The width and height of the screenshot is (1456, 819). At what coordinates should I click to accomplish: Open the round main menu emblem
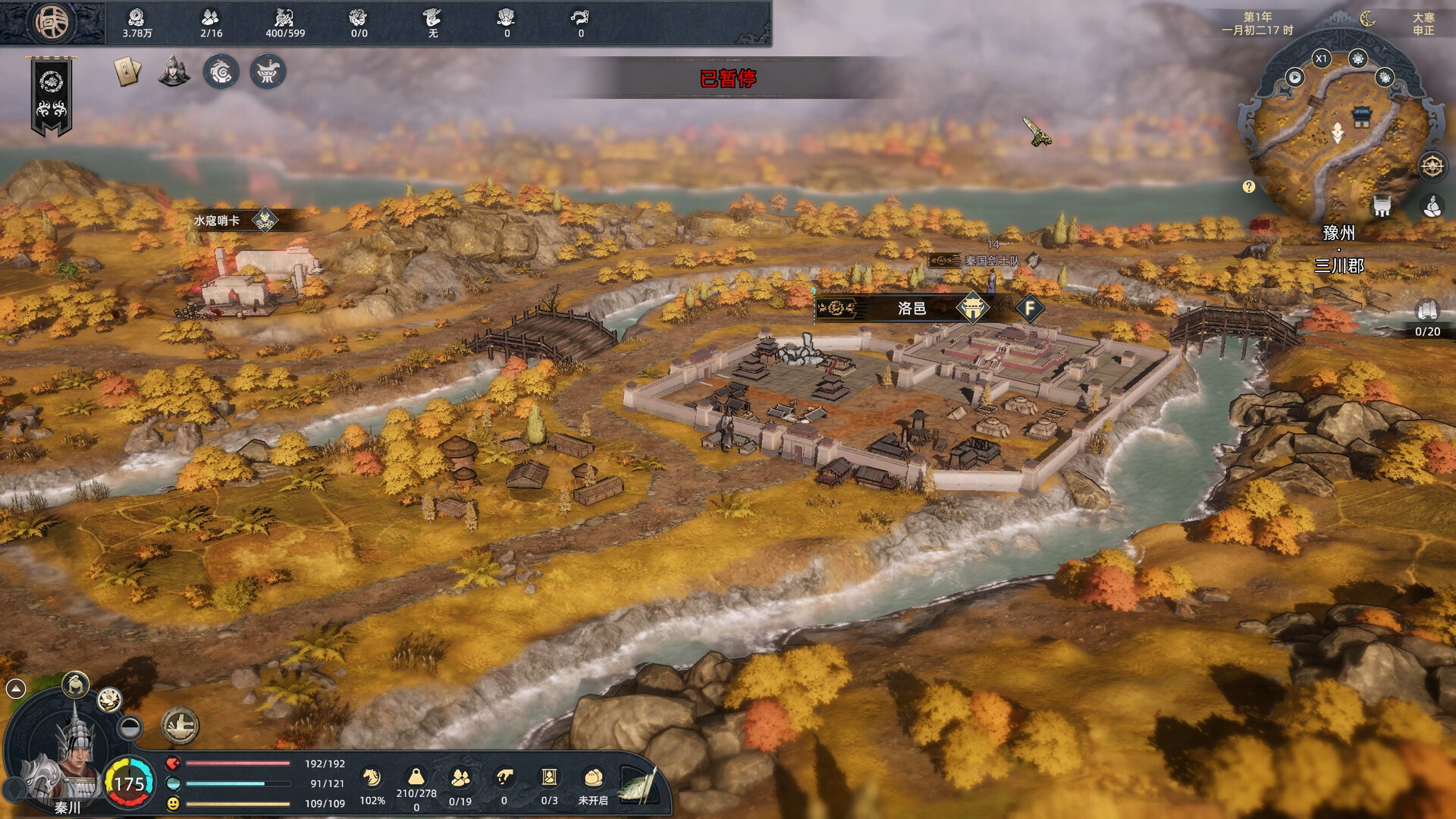pos(52,22)
